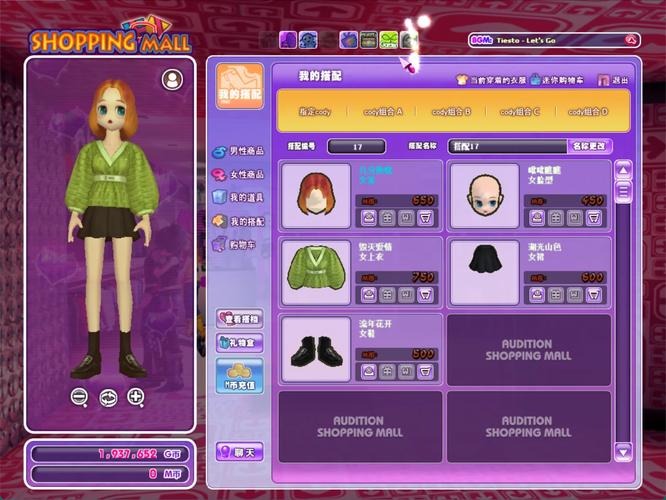Open the 聊天 chat button
Screen dimensions: 666x500
239,452
